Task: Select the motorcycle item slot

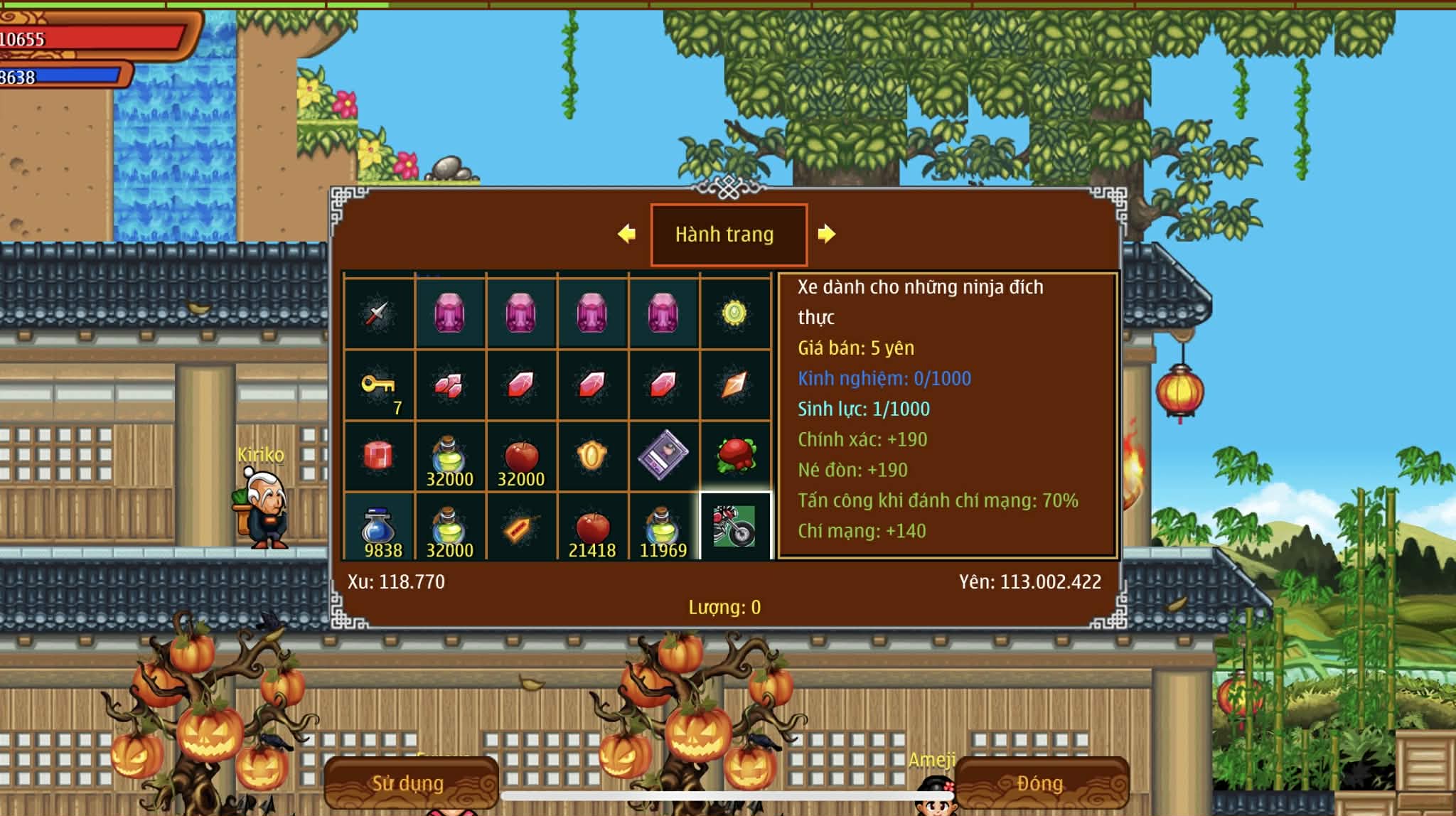Action: coord(735,526)
